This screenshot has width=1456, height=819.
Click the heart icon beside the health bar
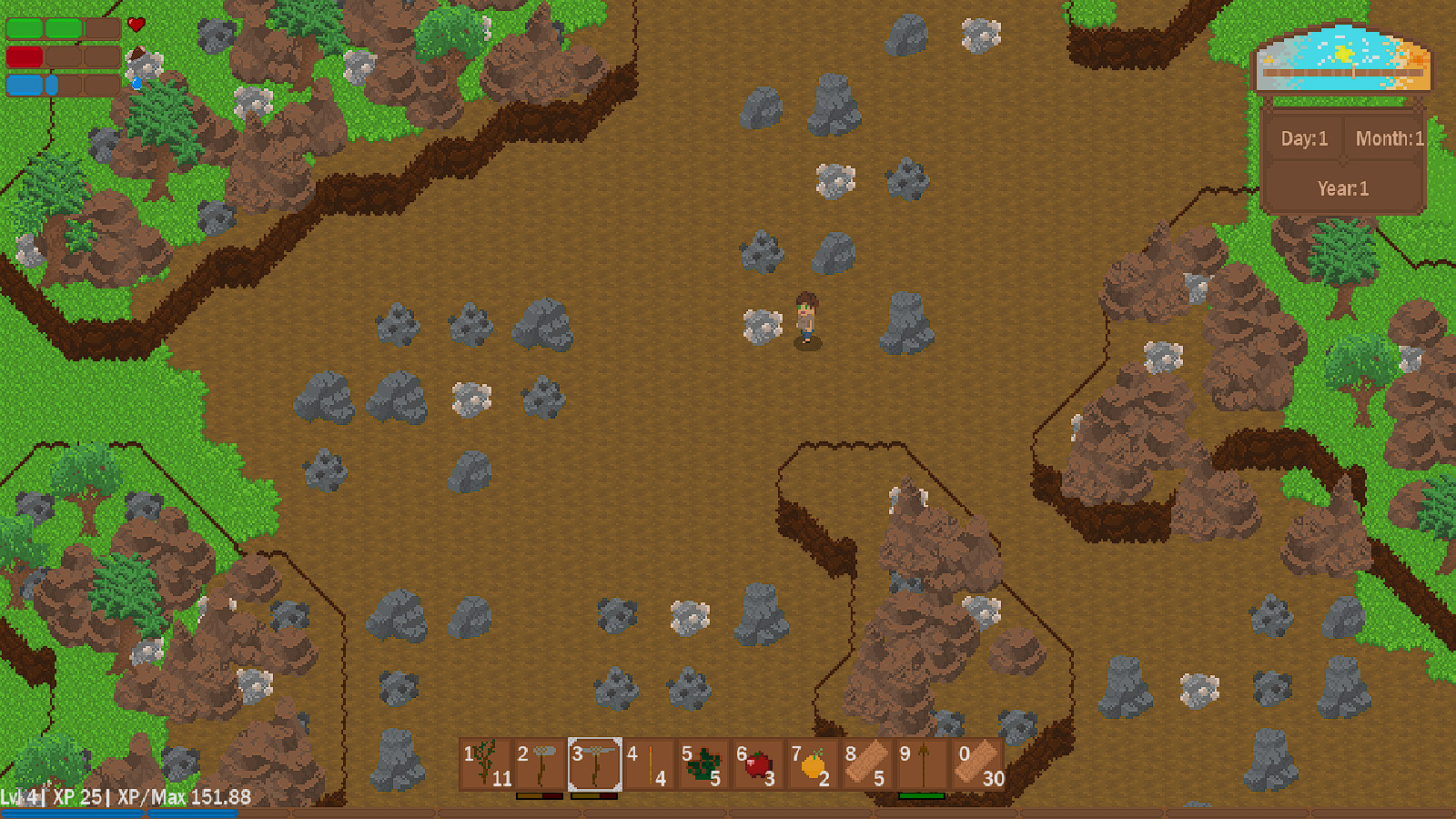click(x=136, y=25)
